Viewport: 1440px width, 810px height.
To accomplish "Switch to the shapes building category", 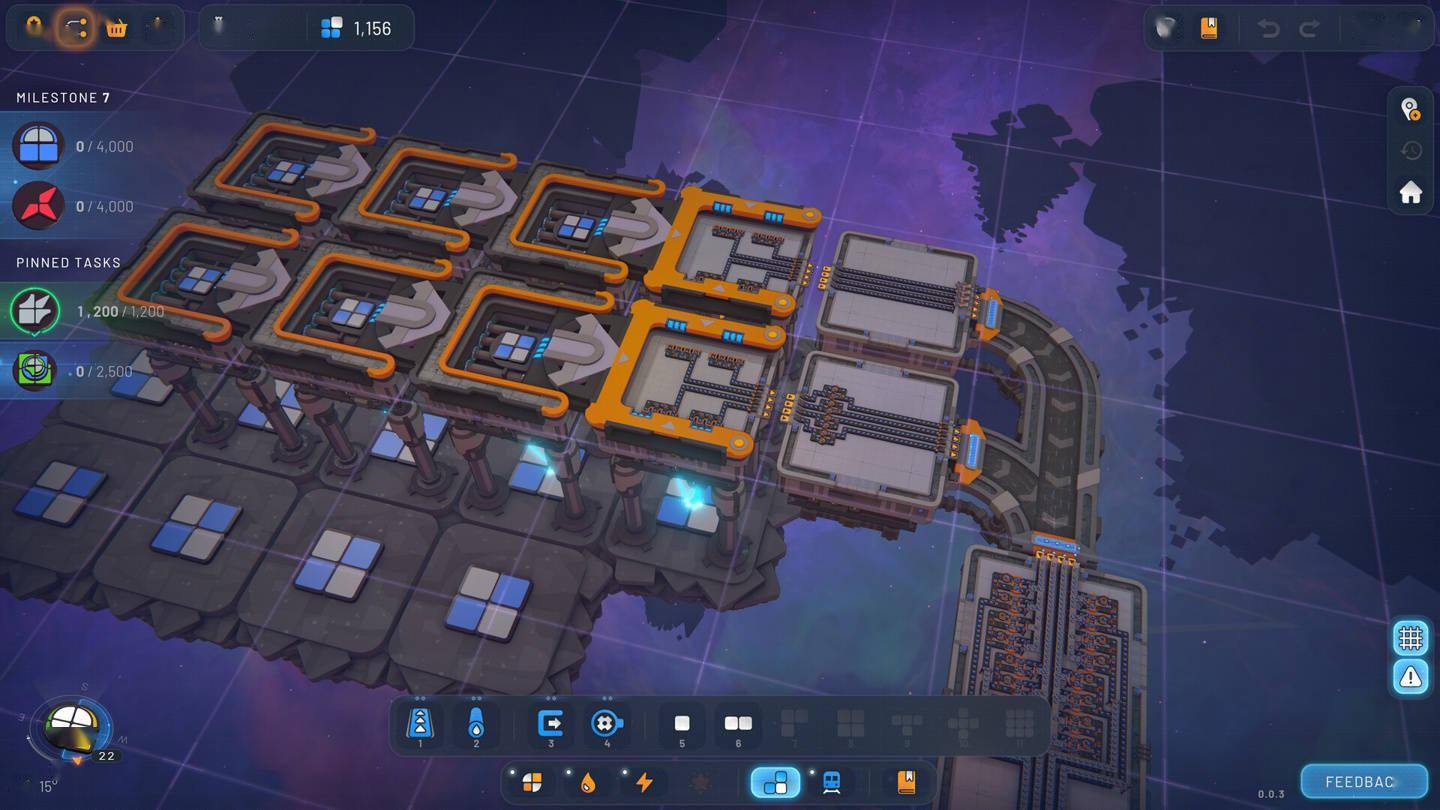I will [x=532, y=782].
